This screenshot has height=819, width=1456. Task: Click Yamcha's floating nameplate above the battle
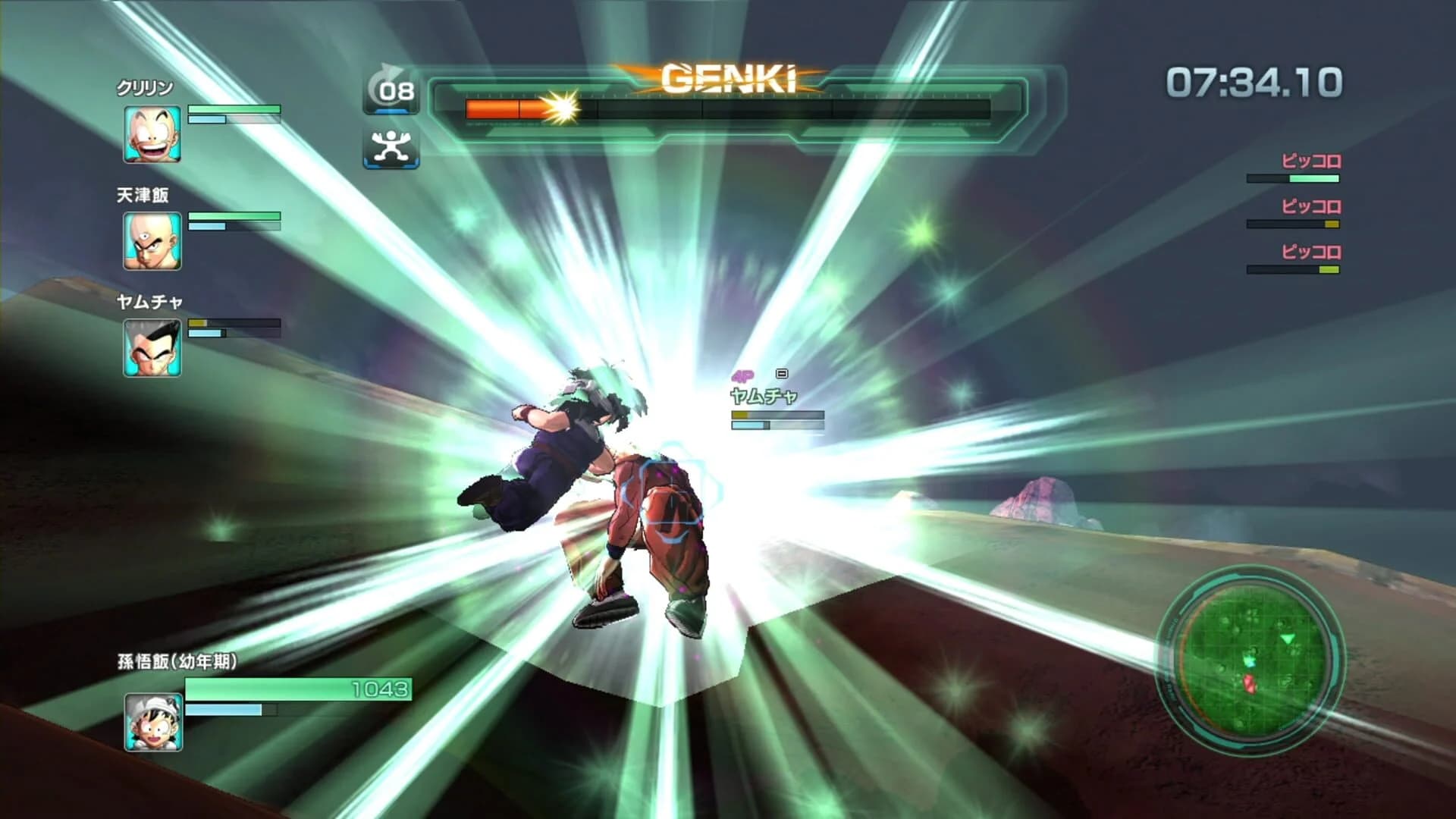[x=762, y=394]
